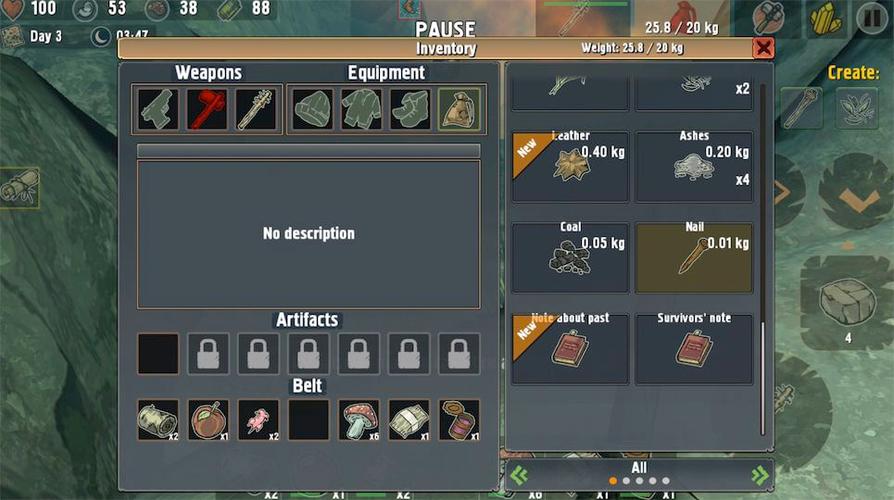The height and width of the screenshot is (500, 894).
Task: Select the jacket equipment slot
Action: click(361, 109)
